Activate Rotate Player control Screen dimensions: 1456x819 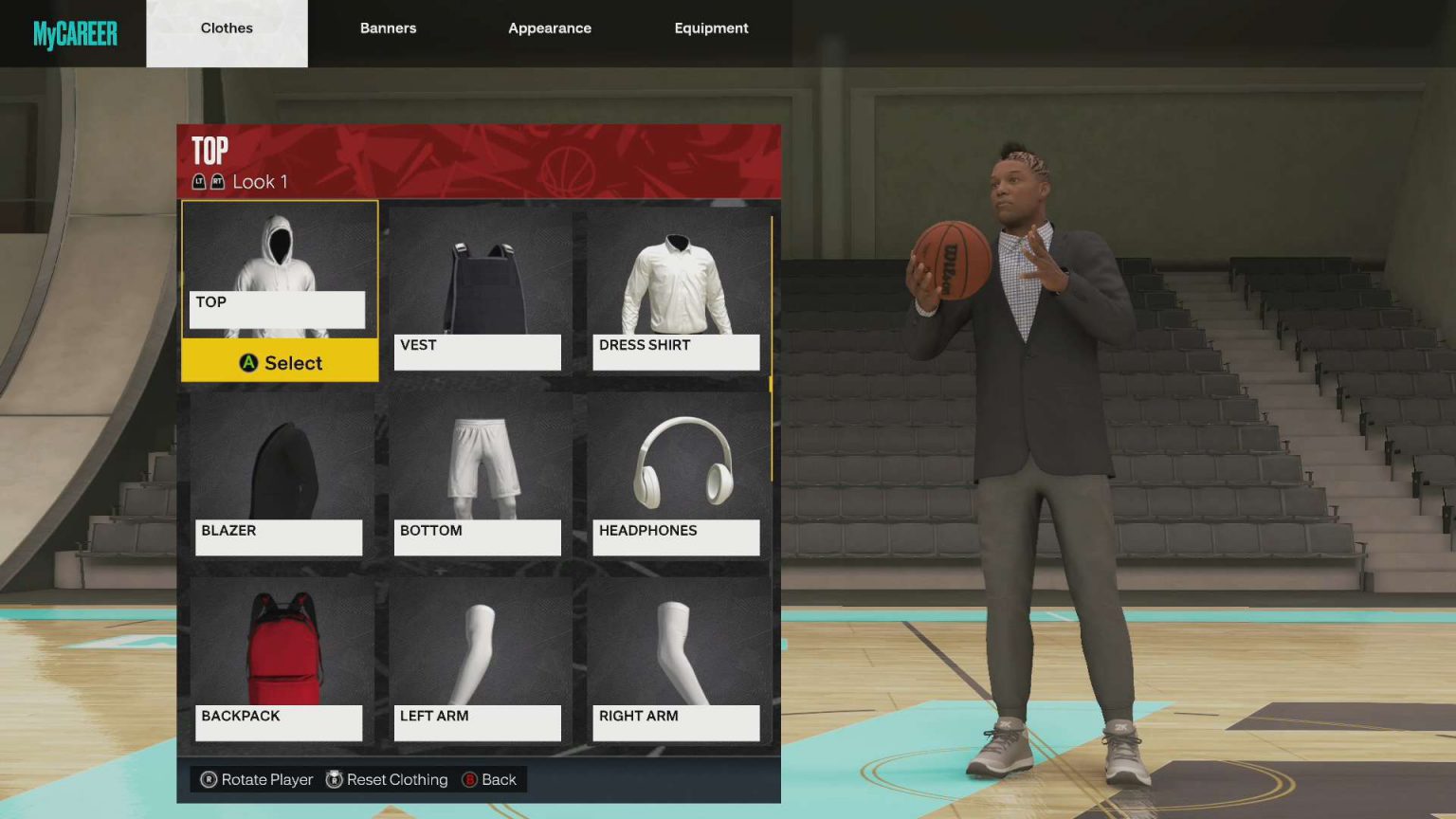point(254,779)
